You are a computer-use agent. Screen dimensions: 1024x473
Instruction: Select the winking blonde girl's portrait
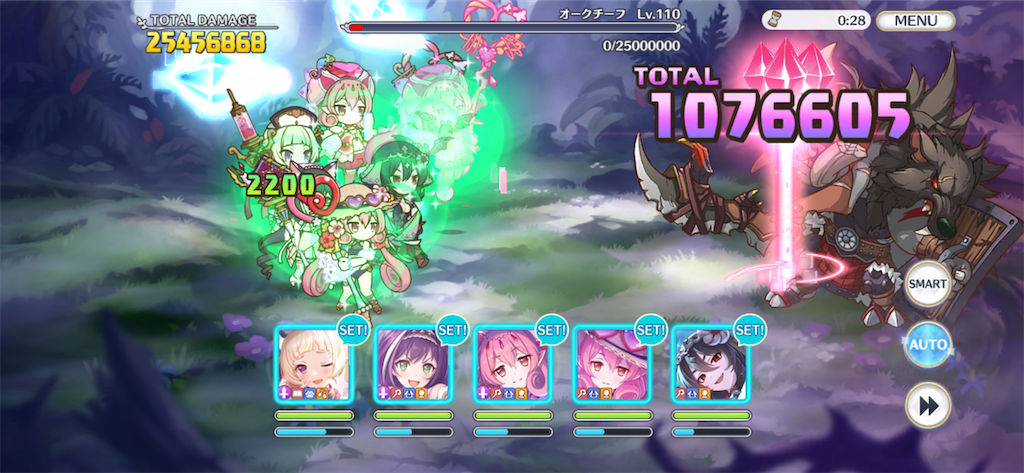click(x=313, y=364)
